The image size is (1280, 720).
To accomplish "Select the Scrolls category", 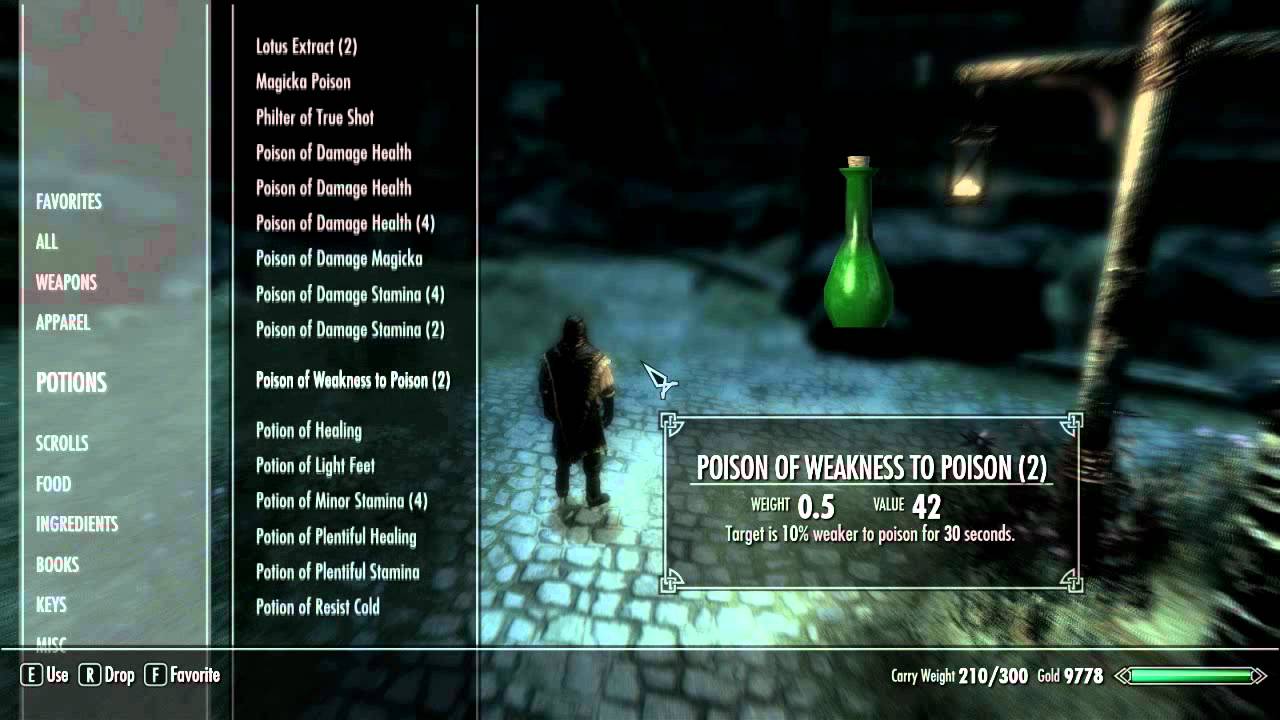I will tap(62, 443).
